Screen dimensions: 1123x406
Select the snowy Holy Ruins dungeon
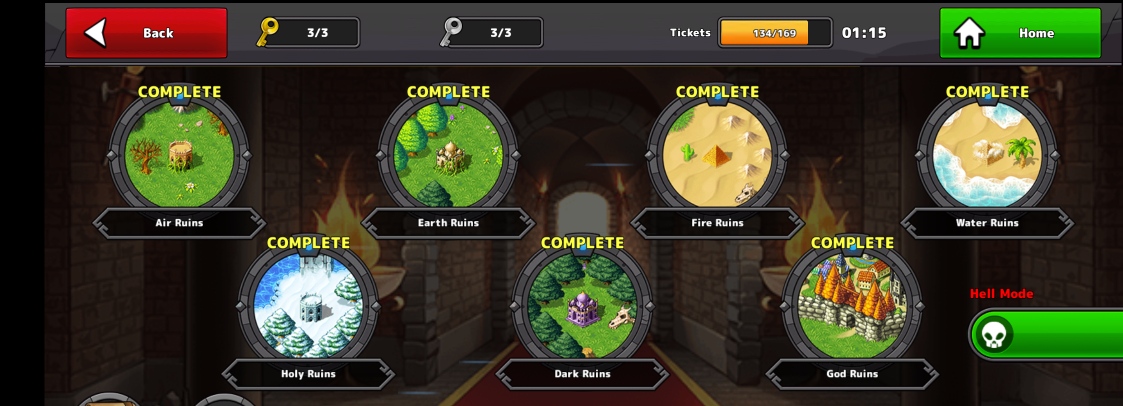coord(308,304)
